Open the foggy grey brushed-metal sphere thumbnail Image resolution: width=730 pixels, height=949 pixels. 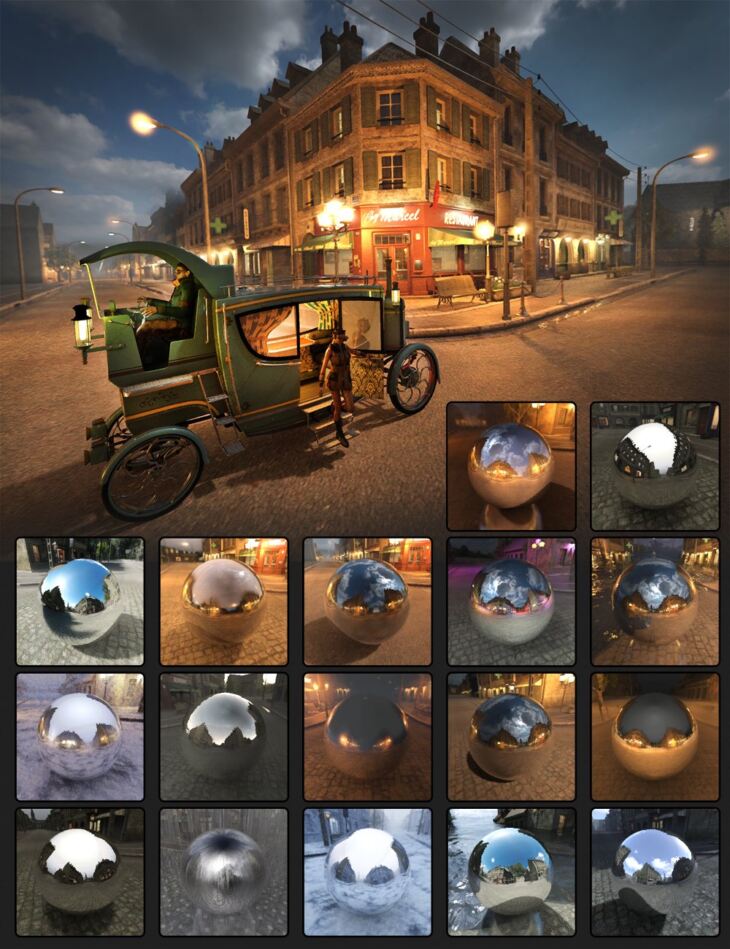click(x=223, y=872)
